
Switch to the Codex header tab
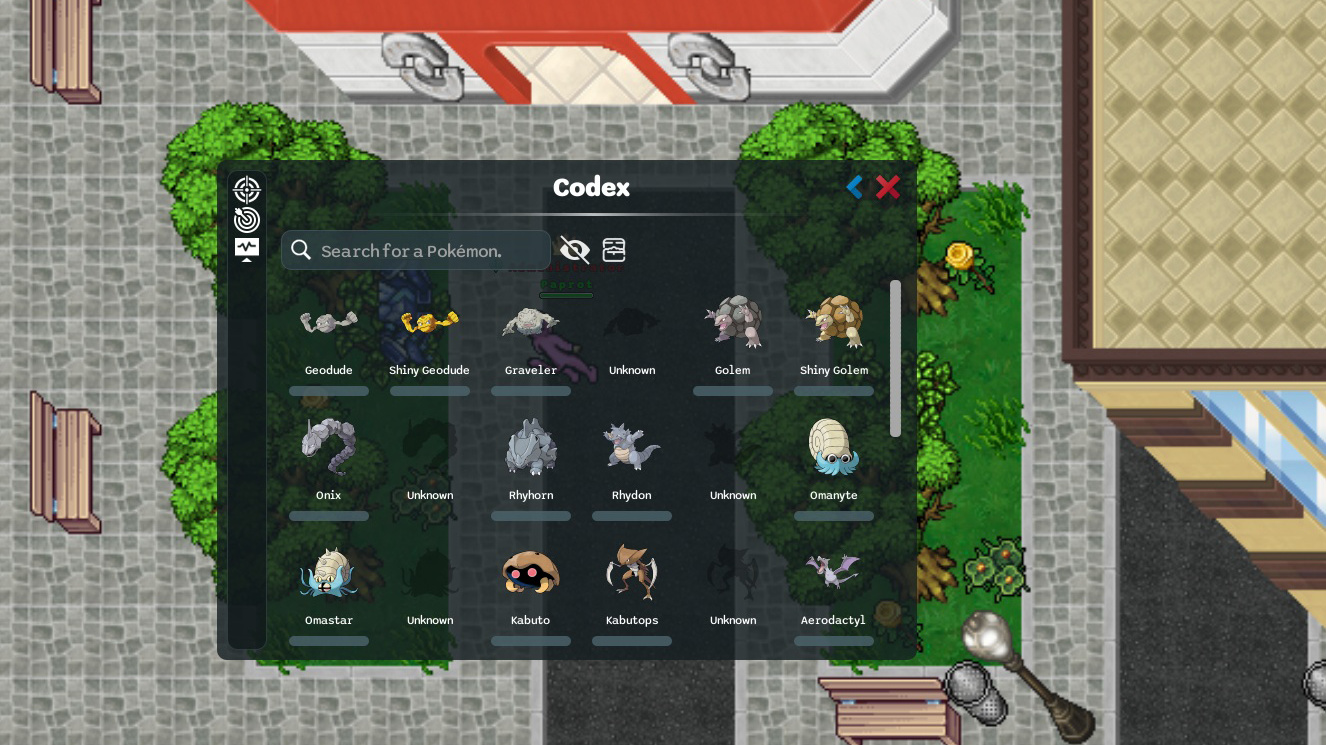pyautogui.click(x=591, y=187)
